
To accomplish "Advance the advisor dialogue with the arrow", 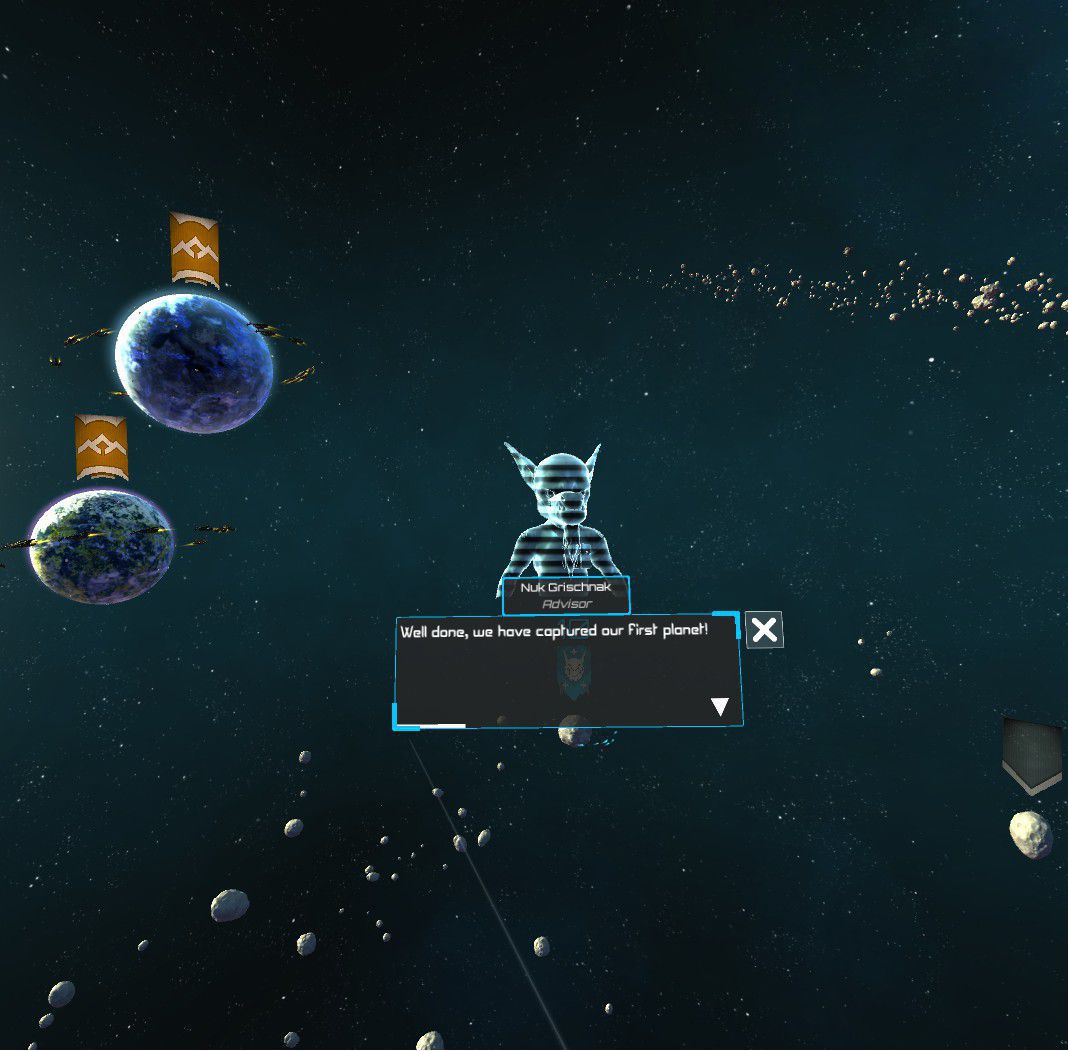I will [x=719, y=707].
